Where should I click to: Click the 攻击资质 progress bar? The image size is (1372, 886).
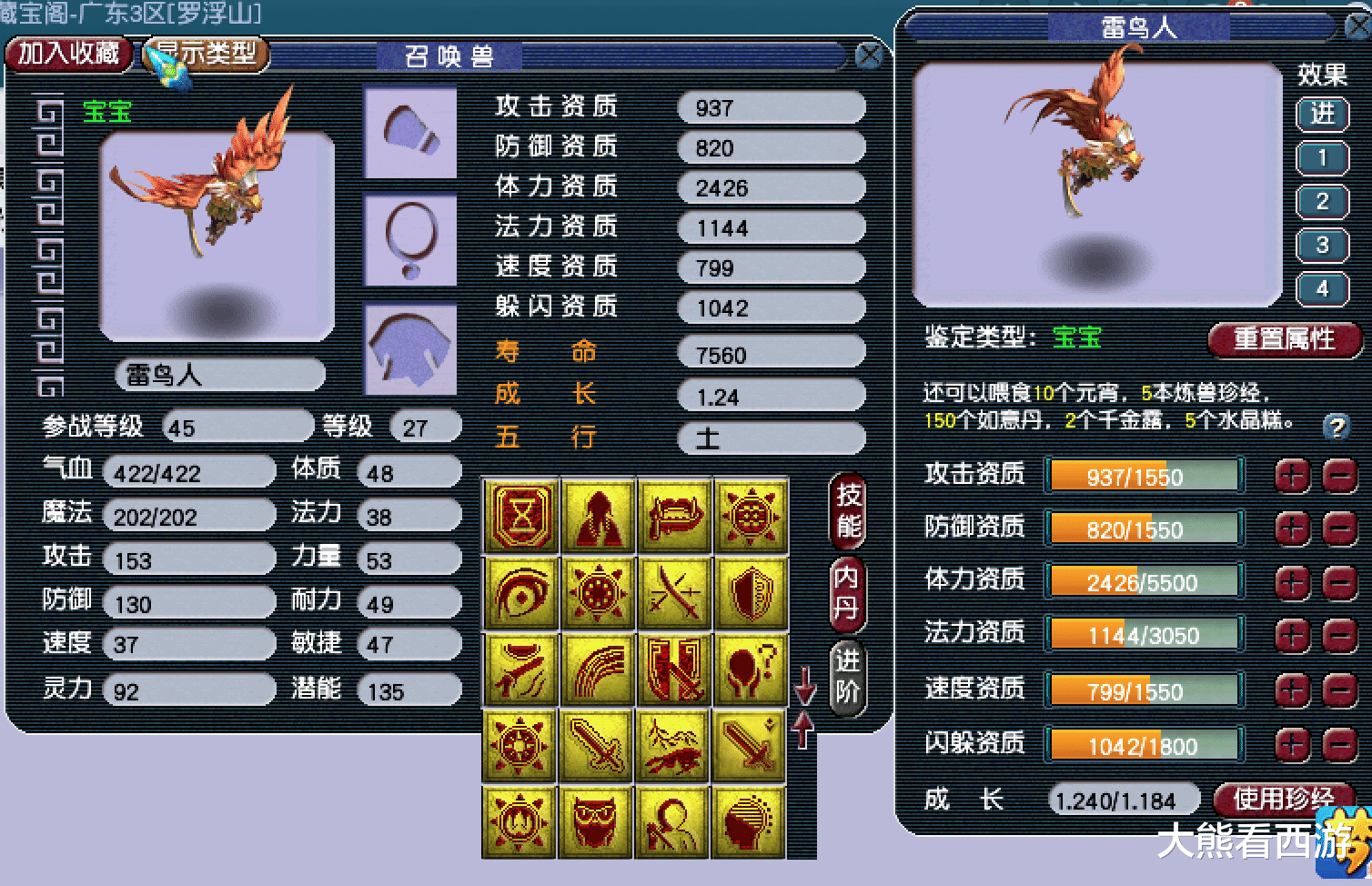[1144, 476]
